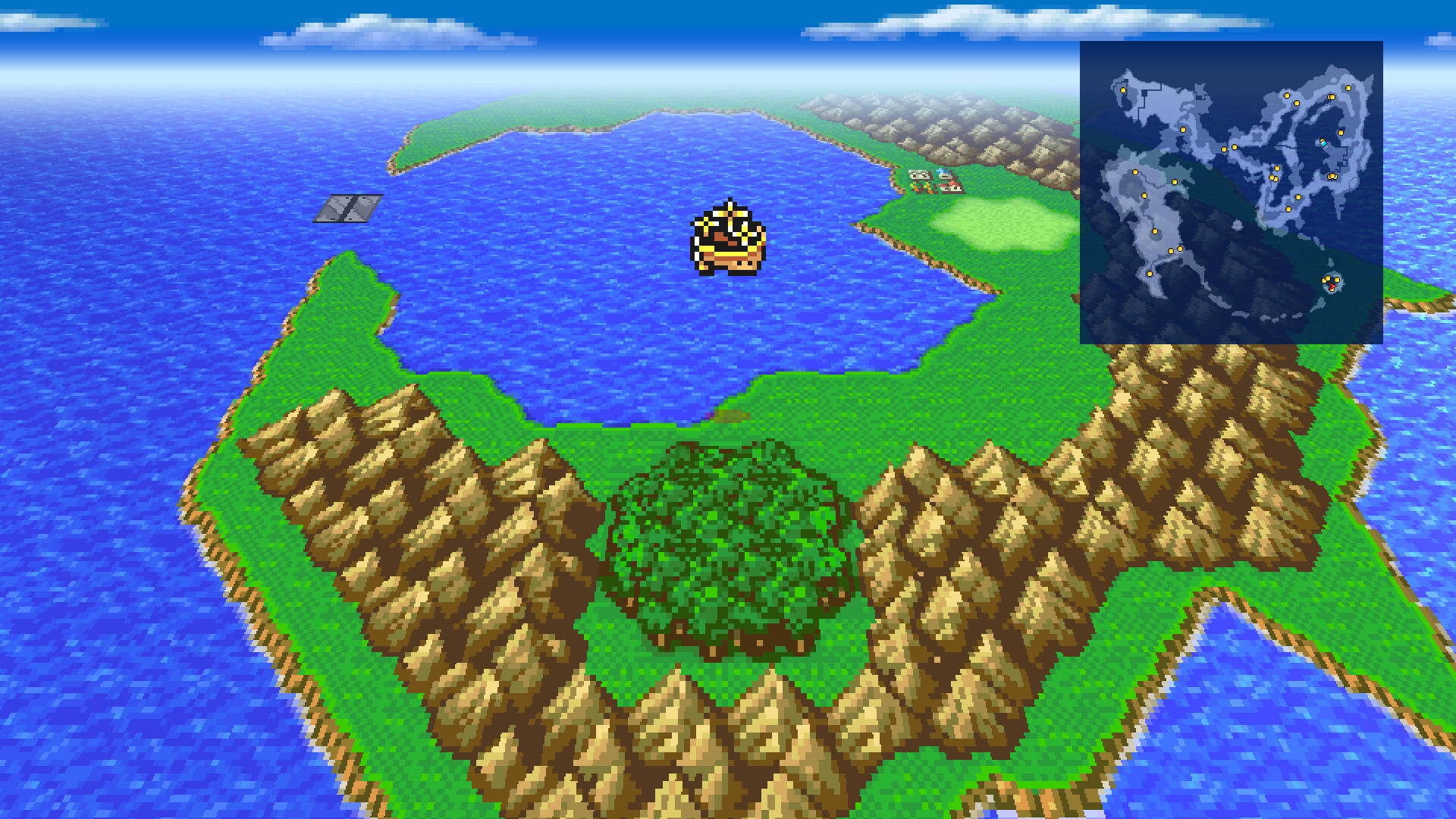Click the red-roofed house icon below the castle
The image size is (1456, 819).
click(950, 188)
